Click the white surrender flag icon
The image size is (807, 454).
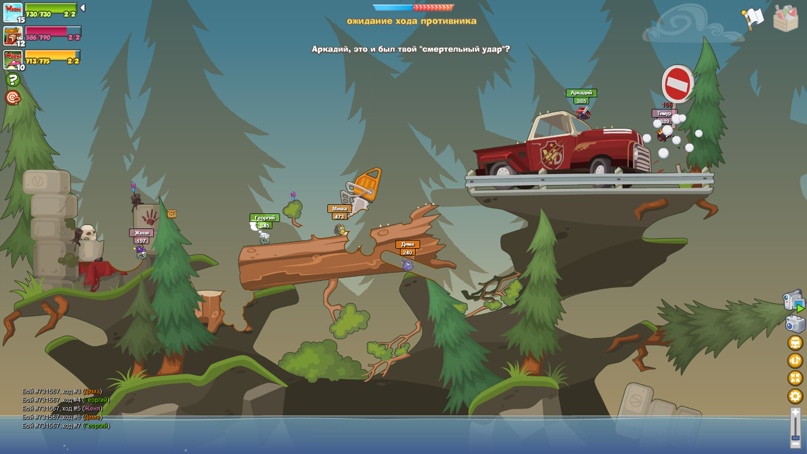(x=753, y=17)
